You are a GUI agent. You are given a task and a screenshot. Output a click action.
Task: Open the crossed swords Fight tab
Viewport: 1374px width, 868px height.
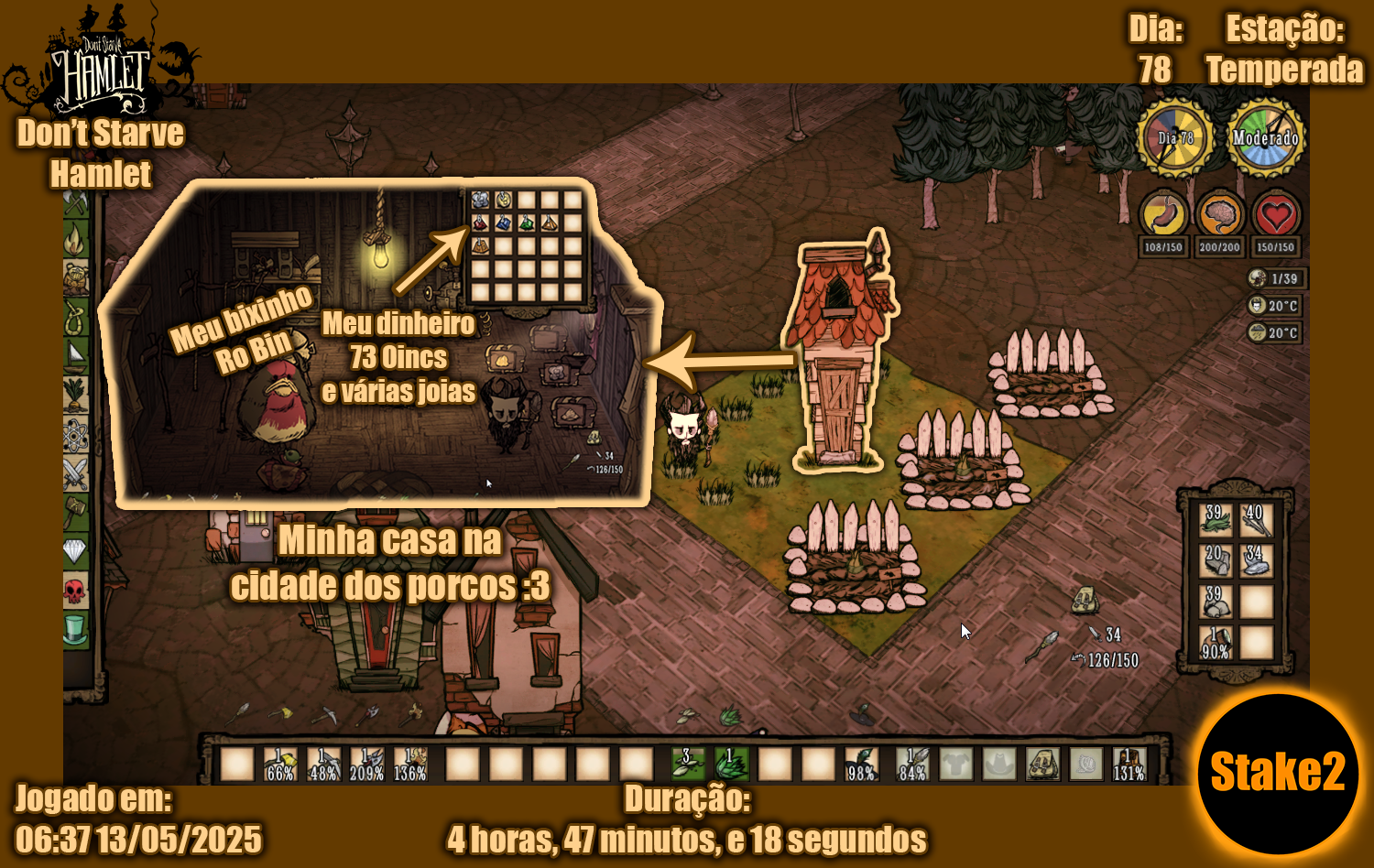(x=75, y=473)
